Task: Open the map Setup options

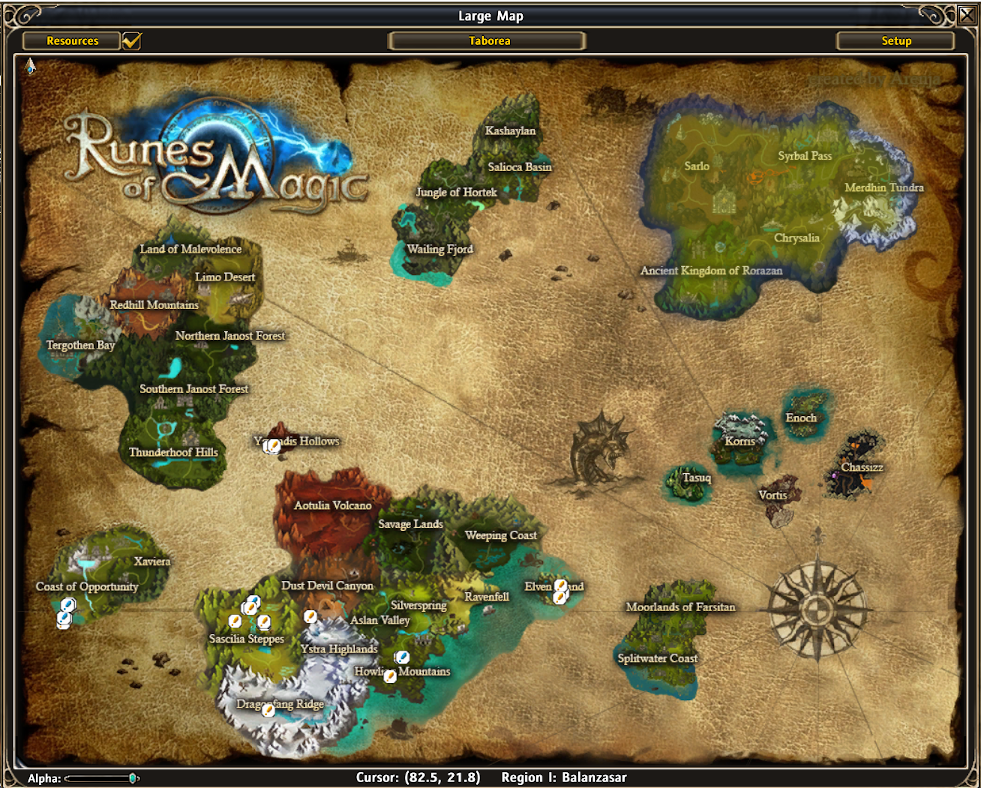Action: coord(896,41)
